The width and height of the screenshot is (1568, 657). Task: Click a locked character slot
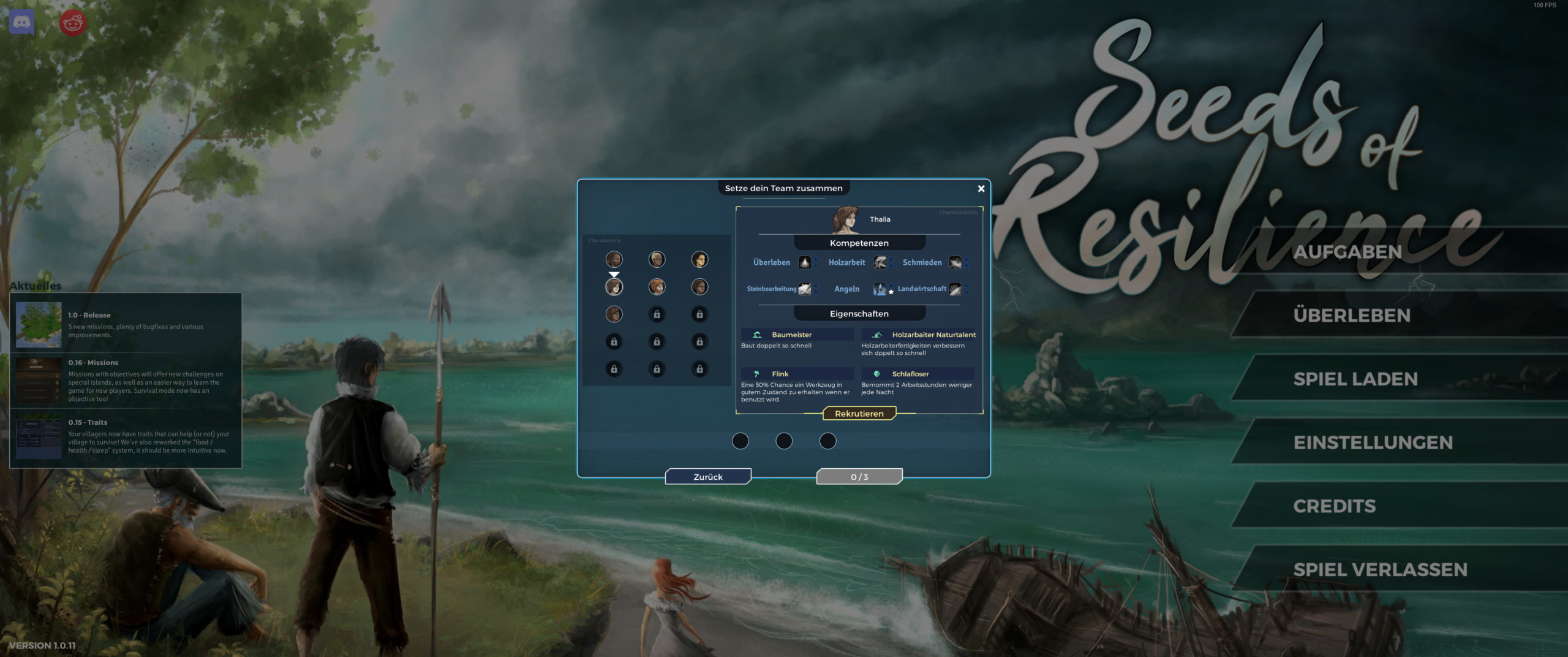pos(657,315)
